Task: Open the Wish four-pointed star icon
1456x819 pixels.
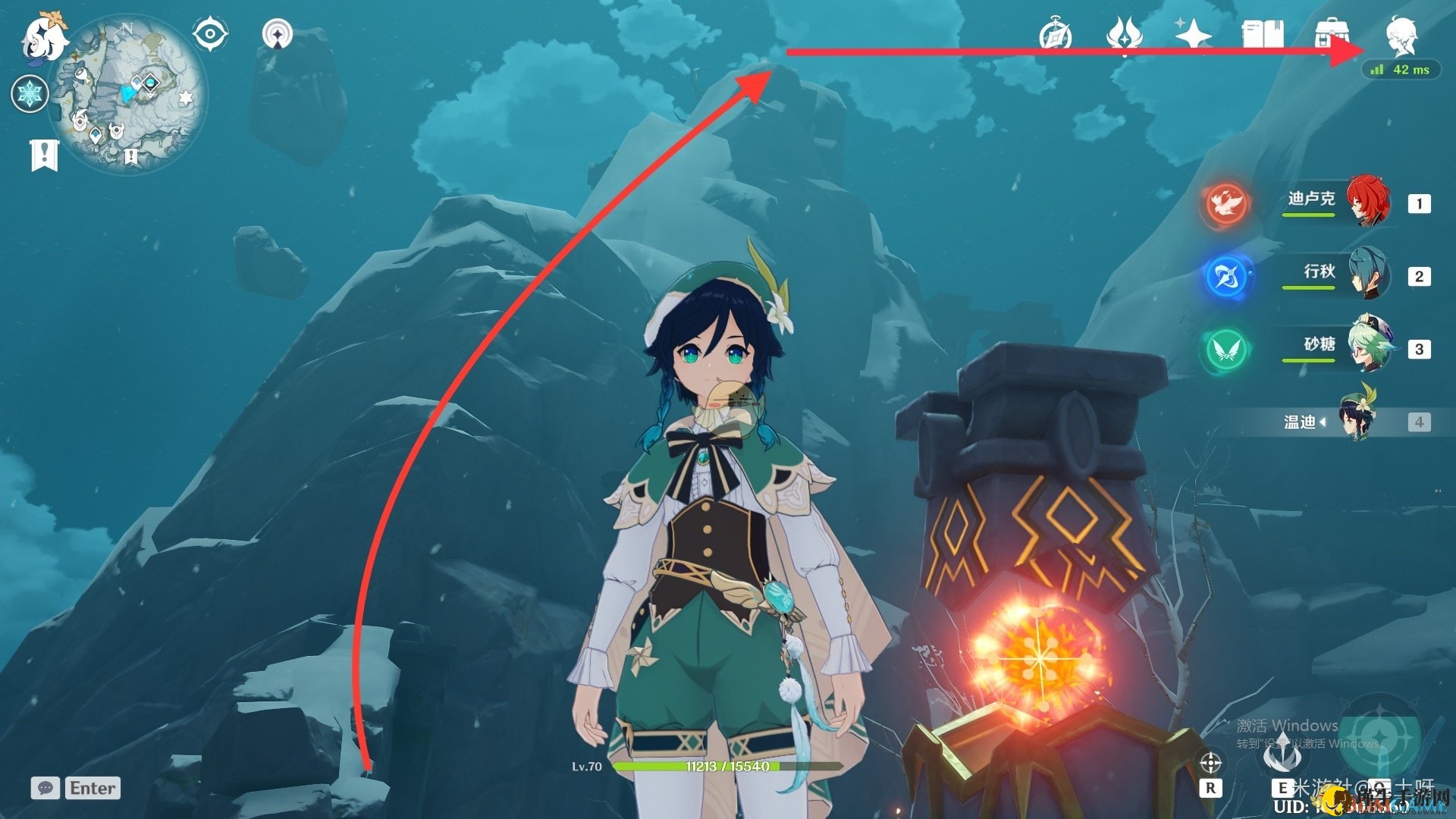Action: [1193, 34]
